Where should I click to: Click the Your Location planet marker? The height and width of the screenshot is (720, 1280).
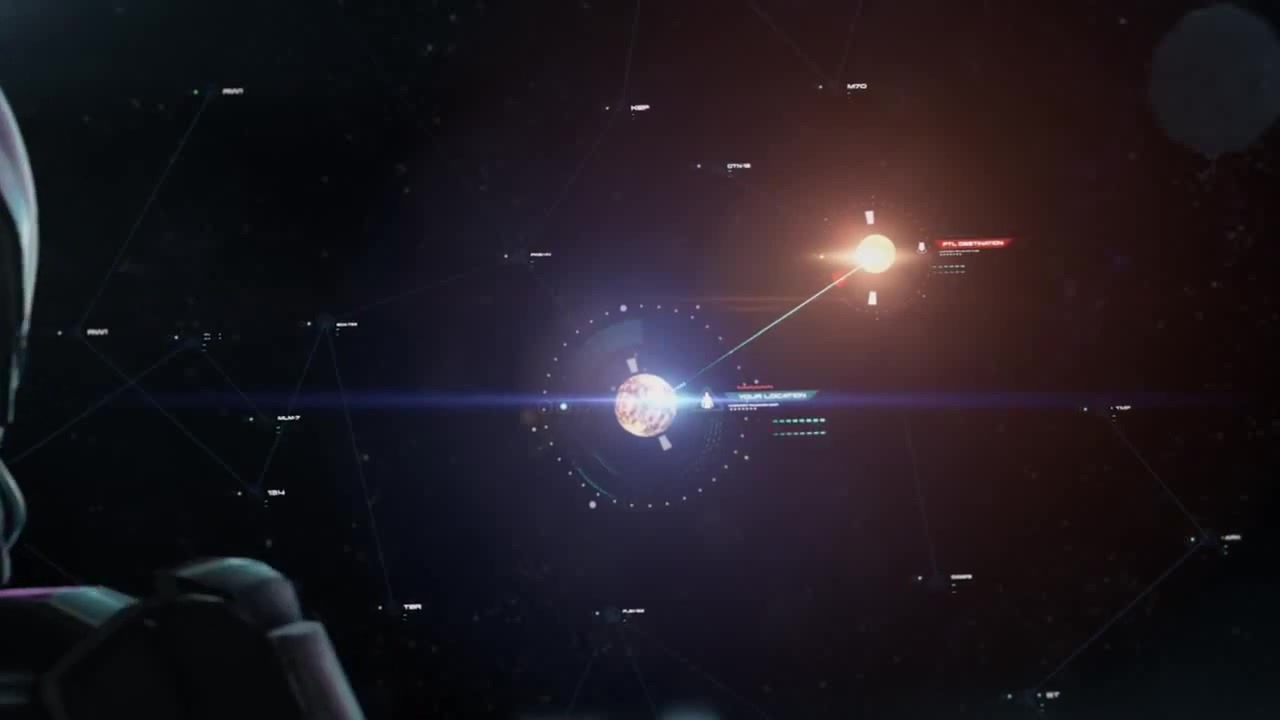pos(645,405)
